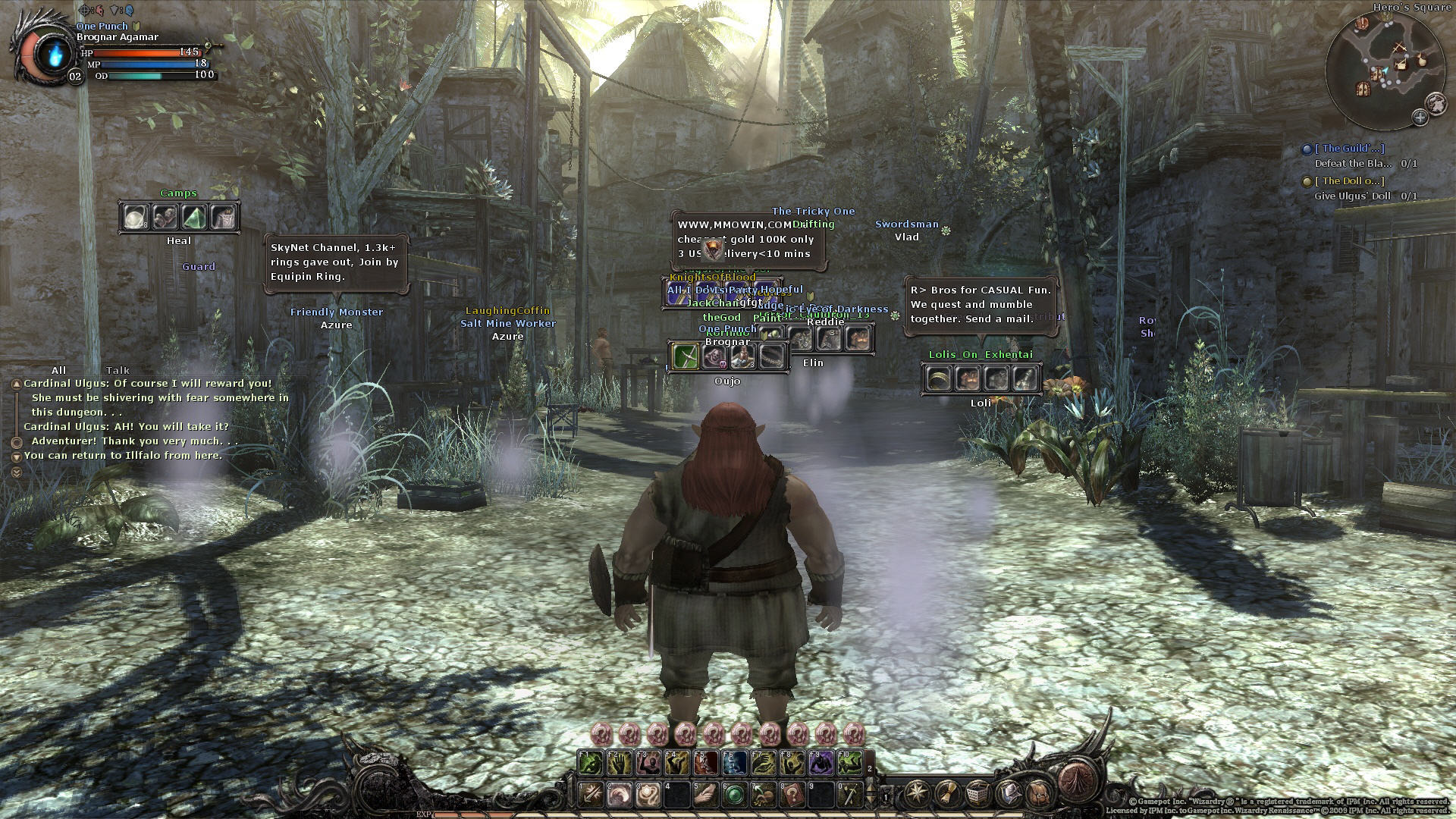Open the backpack inventory icon
The image size is (1456, 819).
point(1040,794)
